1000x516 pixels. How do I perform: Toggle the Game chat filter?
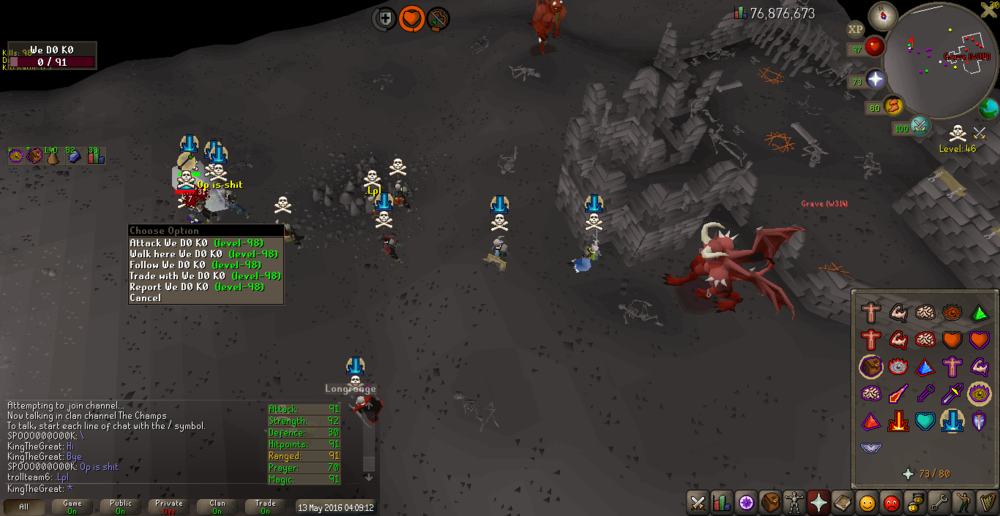[72, 507]
